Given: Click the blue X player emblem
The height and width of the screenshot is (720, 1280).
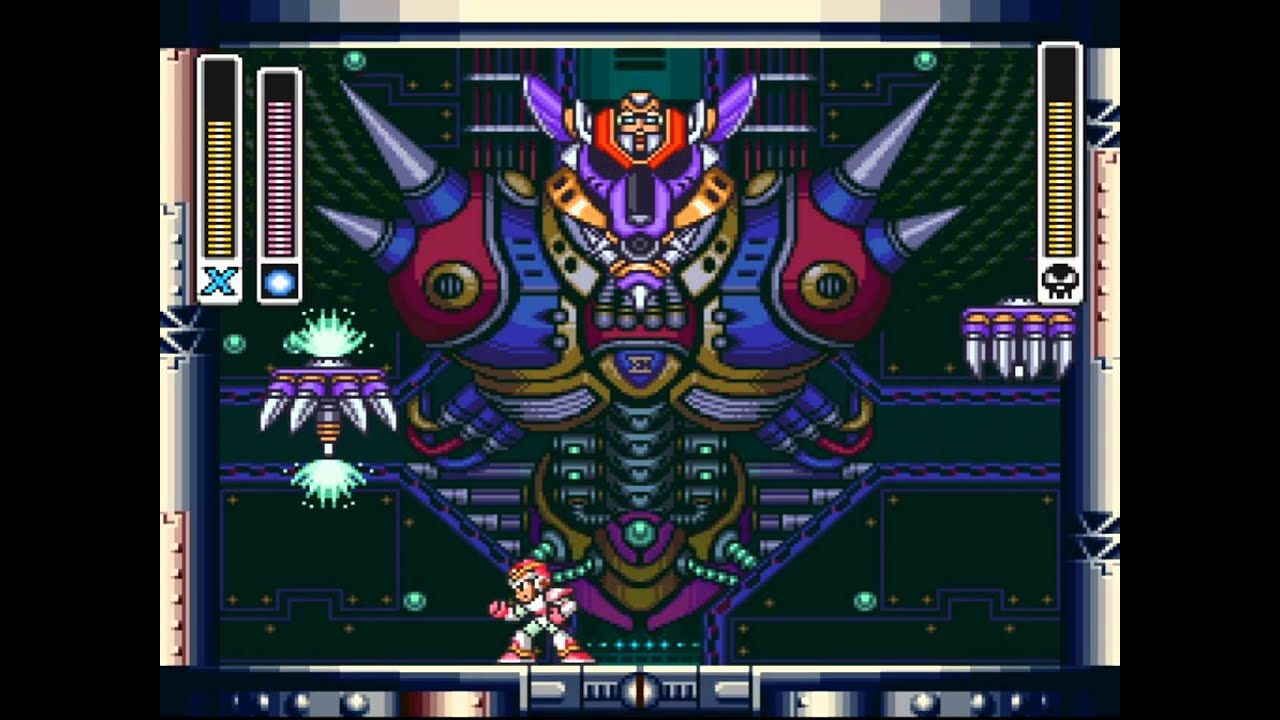Looking at the screenshot, I should click(x=219, y=281).
